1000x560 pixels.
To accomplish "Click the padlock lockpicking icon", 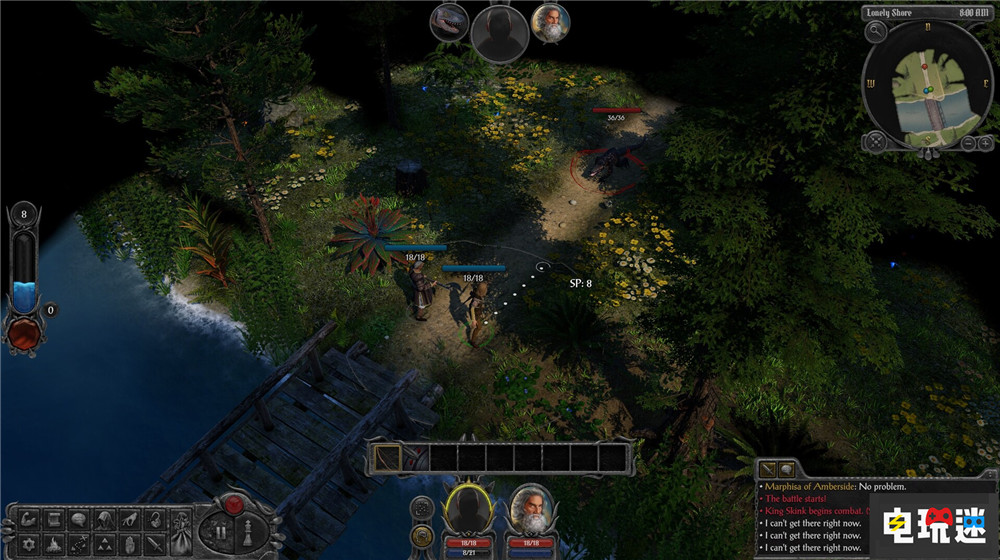I will click(x=155, y=520).
